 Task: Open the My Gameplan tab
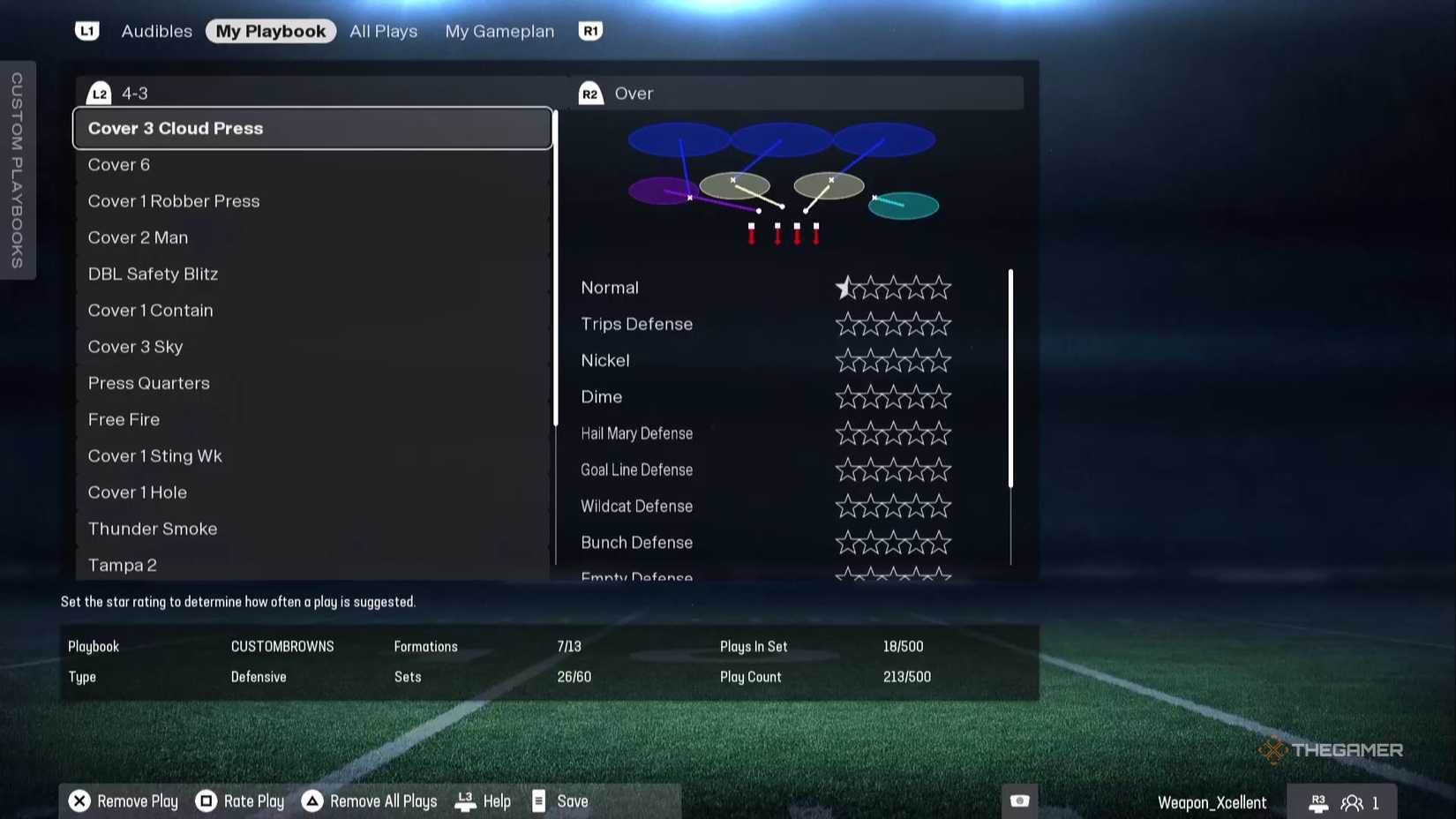pos(499,30)
